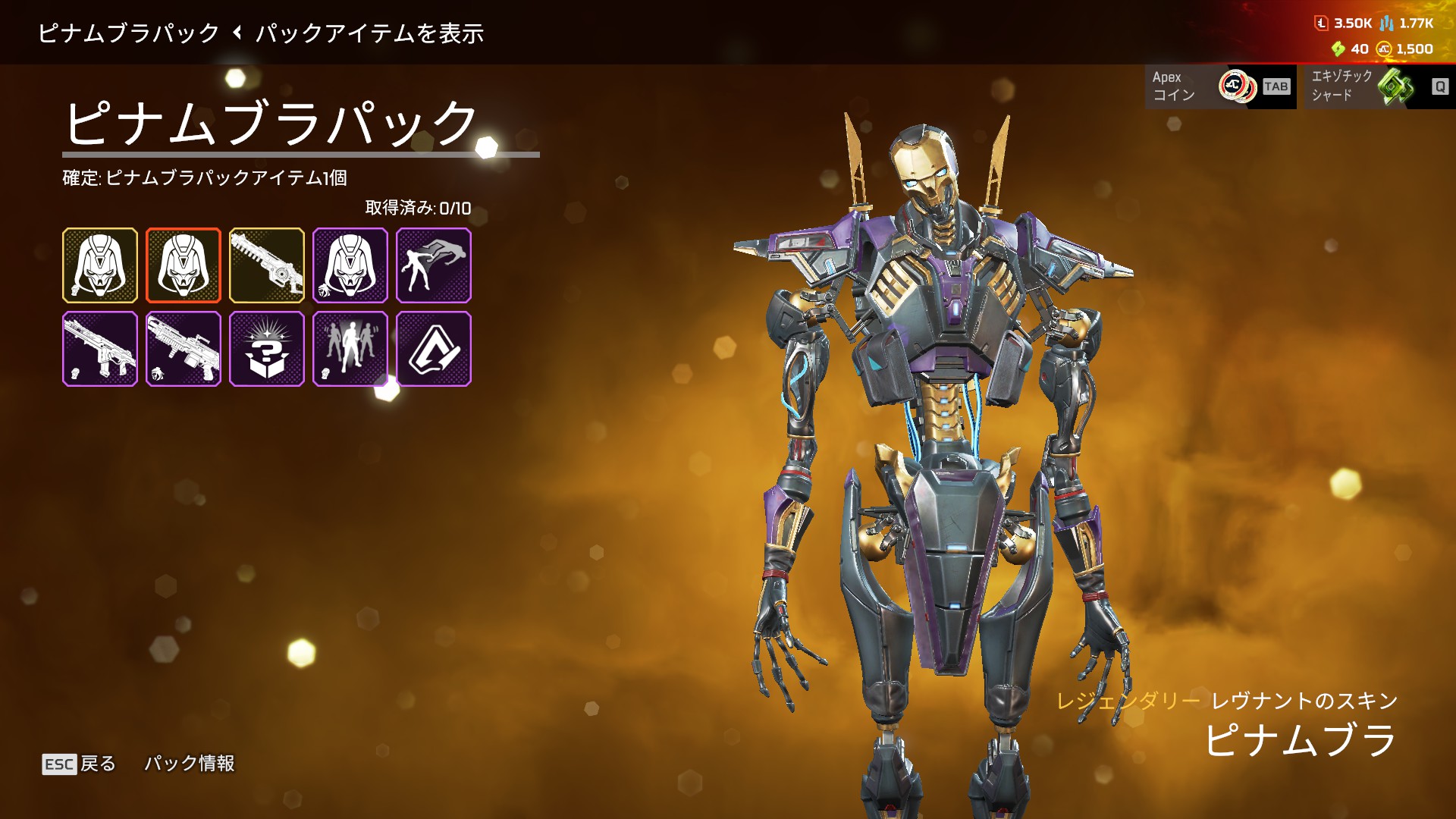
Task: Choose the purple weapon skin with skull badge
Action: click(100, 349)
